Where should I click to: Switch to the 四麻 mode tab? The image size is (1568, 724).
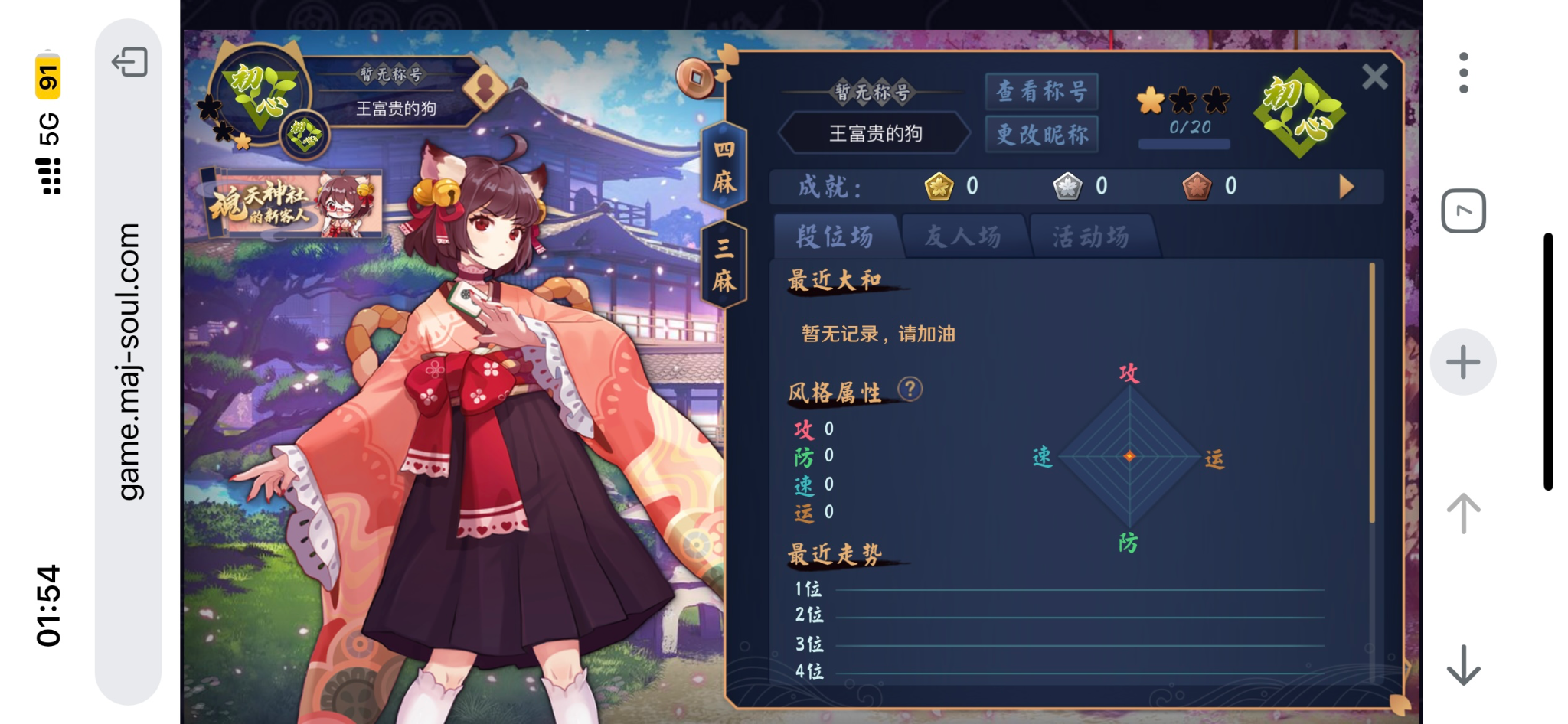point(724,166)
